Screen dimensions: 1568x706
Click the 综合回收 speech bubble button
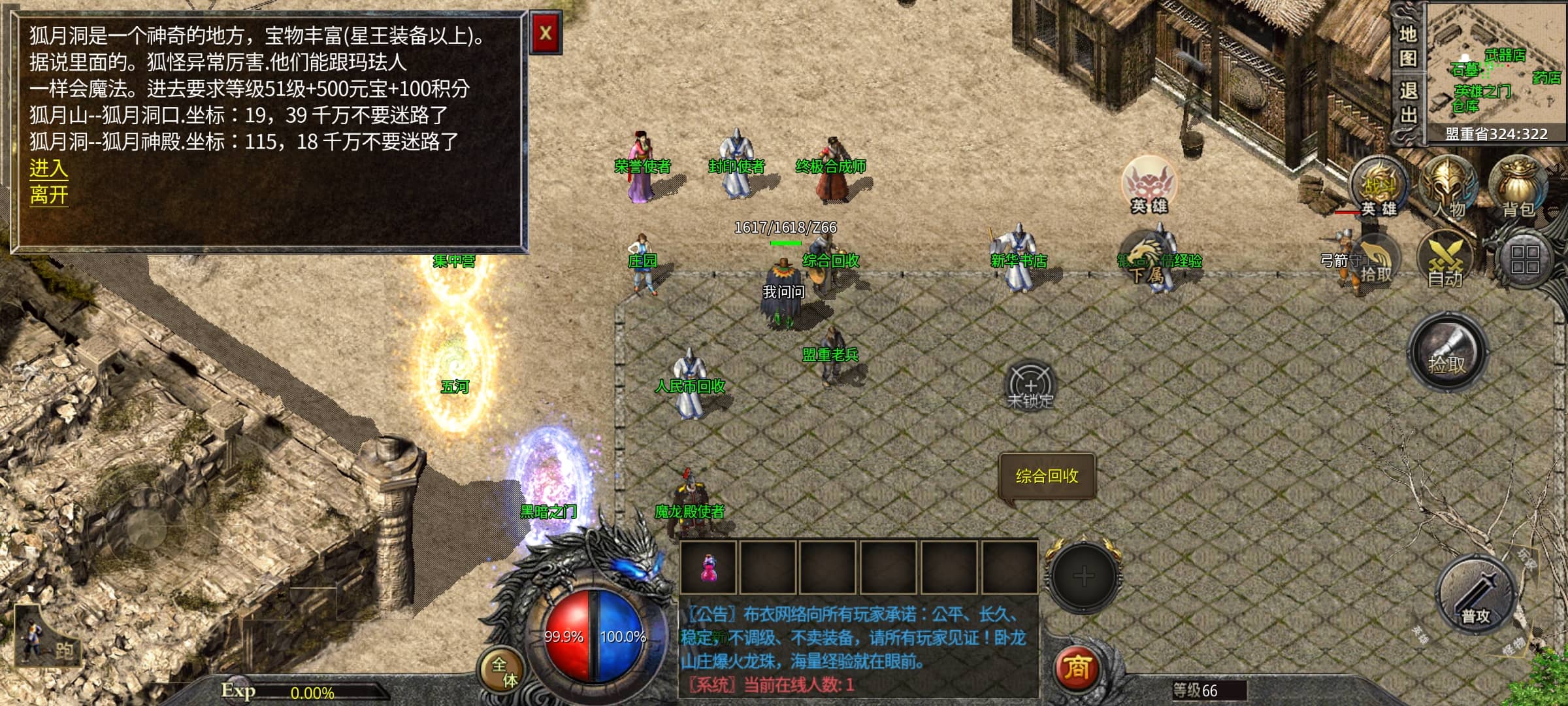(x=1047, y=476)
